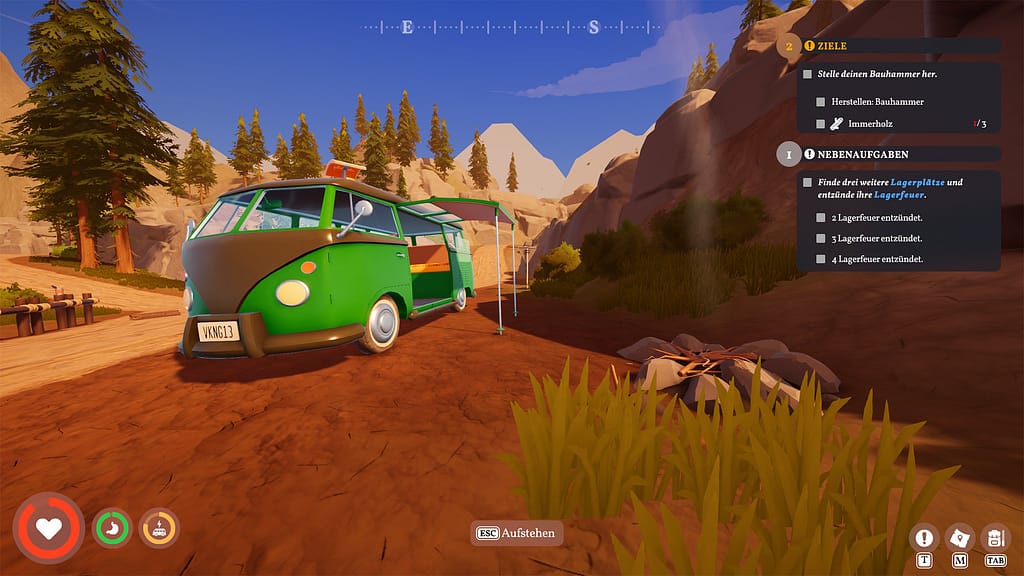
Task: Select the Nebenaufgaben side quests header
Action: tap(860, 155)
